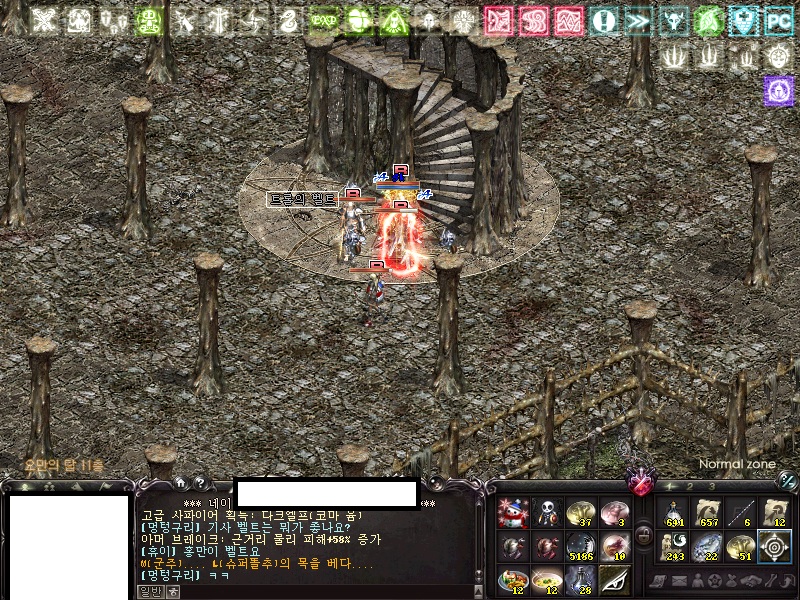Open the question mark help button
Screen dimensions: 800x600
coord(199,483)
